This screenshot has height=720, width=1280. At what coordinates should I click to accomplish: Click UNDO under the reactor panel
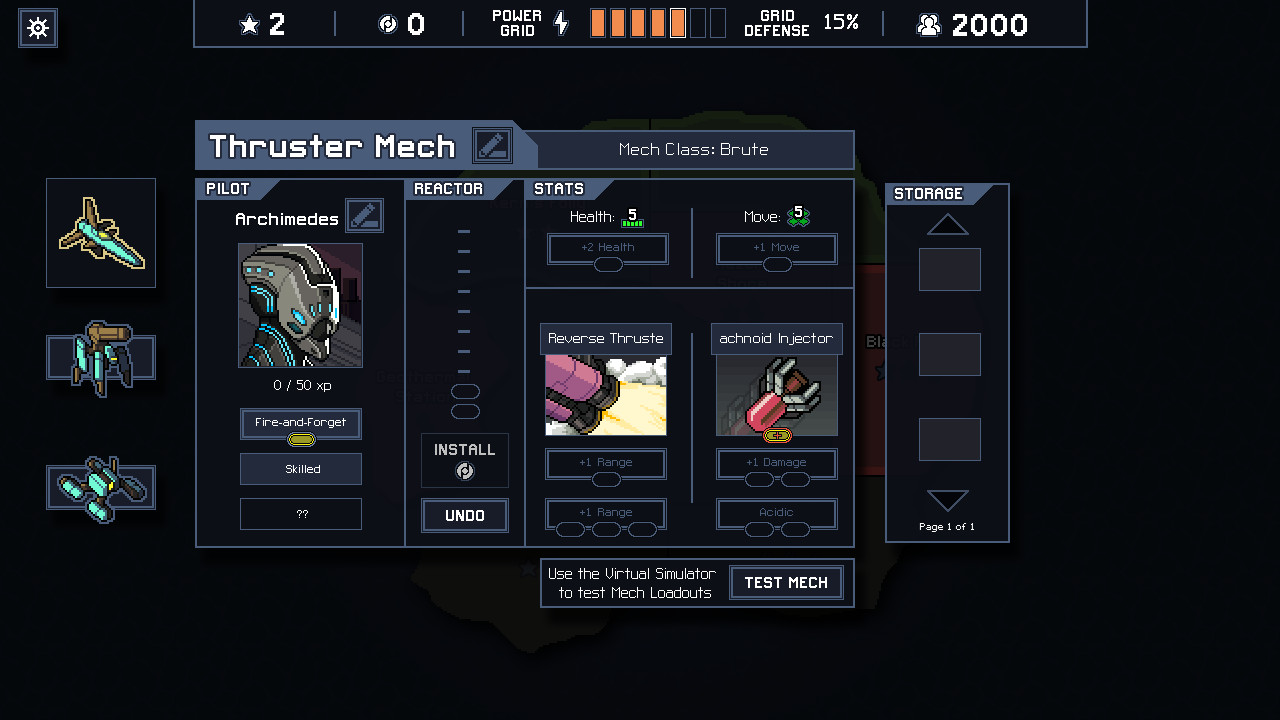coord(464,516)
